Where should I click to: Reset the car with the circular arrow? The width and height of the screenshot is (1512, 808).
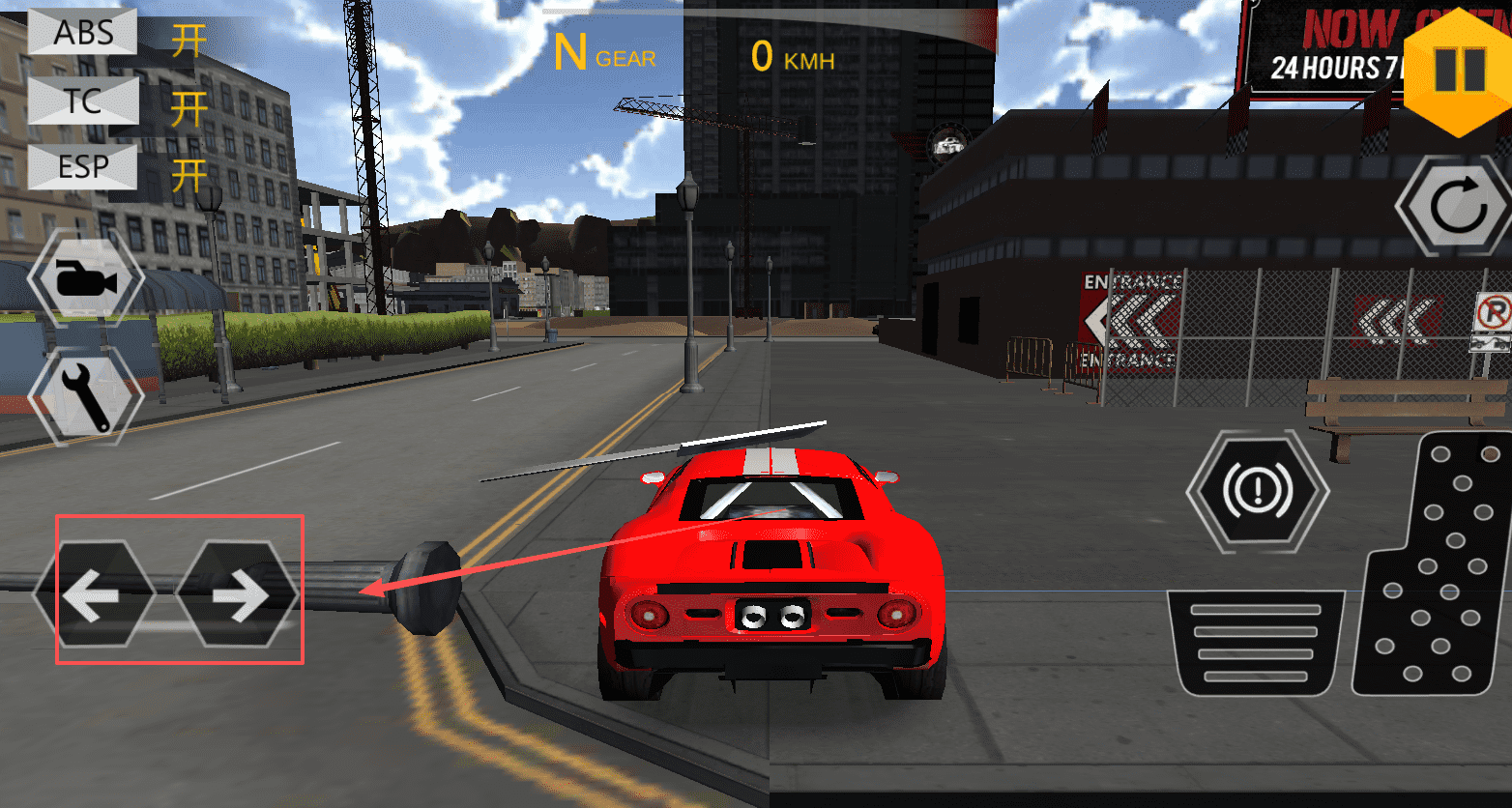(1455, 206)
